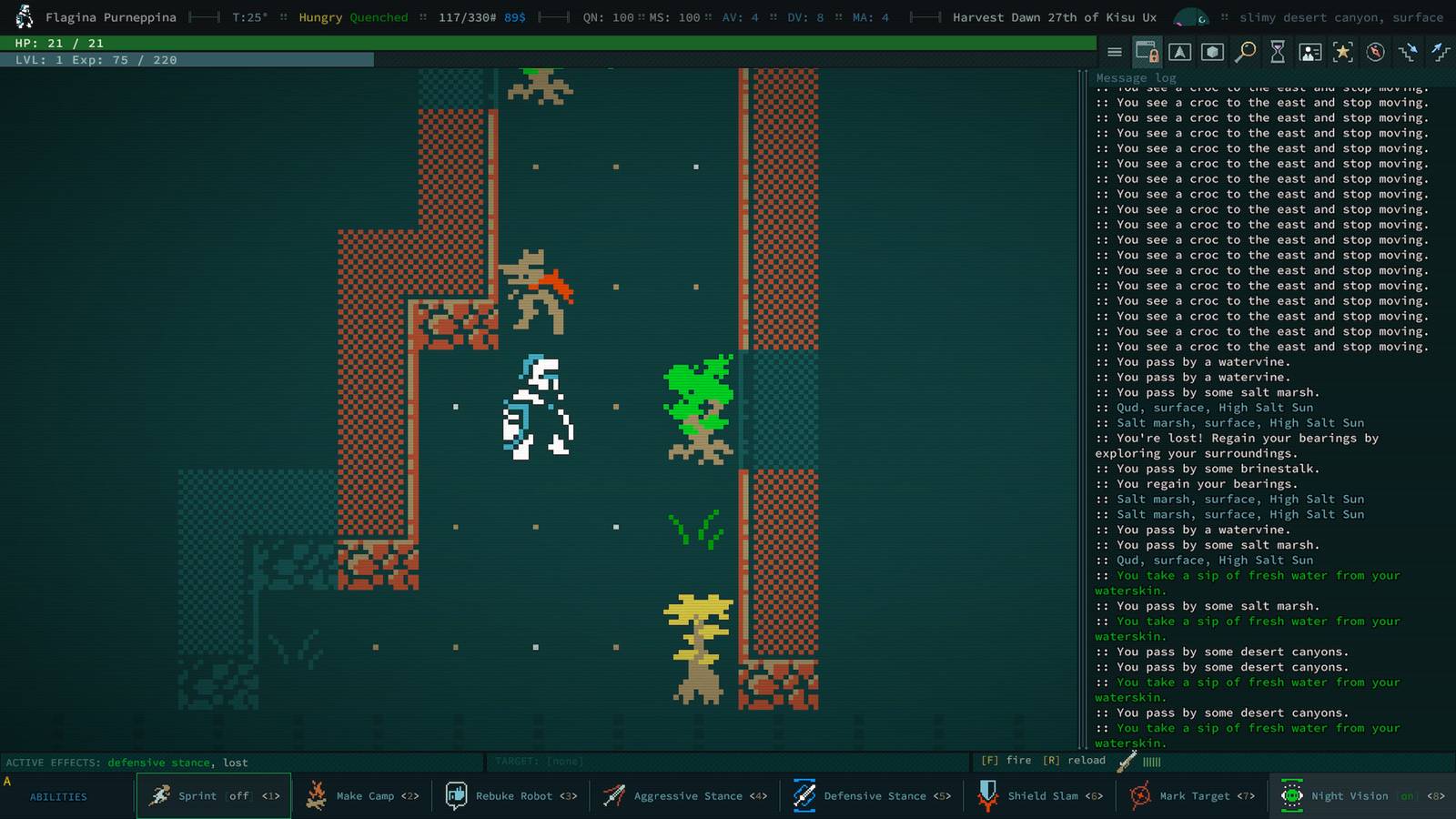Click the descend stairs icon

click(x=1407, y=52)
